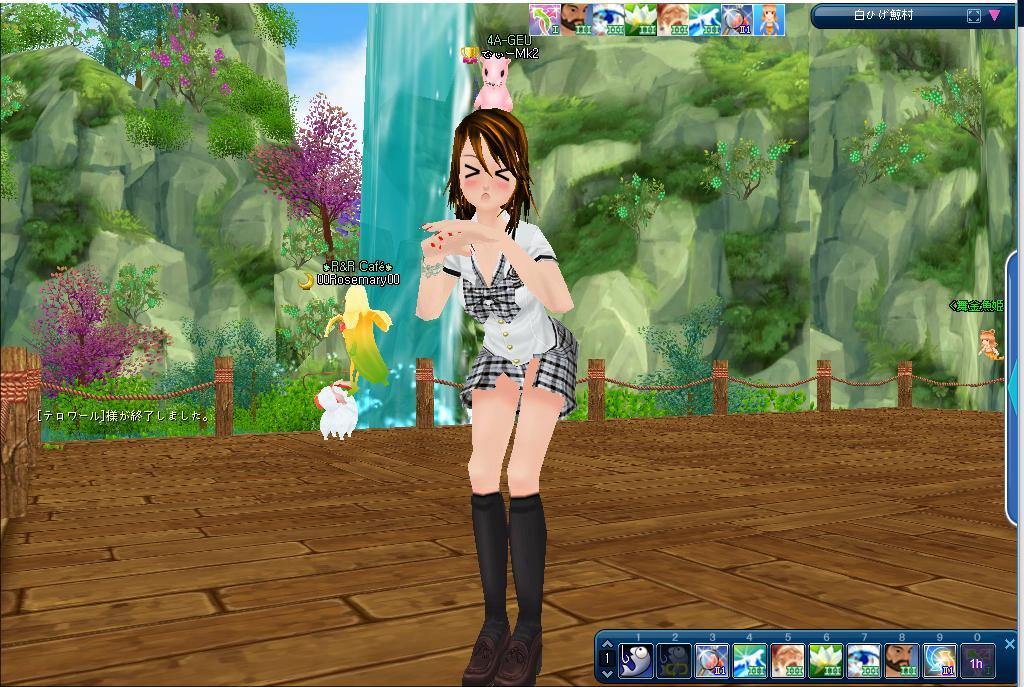Image resolution: width=1024 pixels, height=687 pixels.
Task: Use the fish hook skill in slot 1
Action: (636, 661)
